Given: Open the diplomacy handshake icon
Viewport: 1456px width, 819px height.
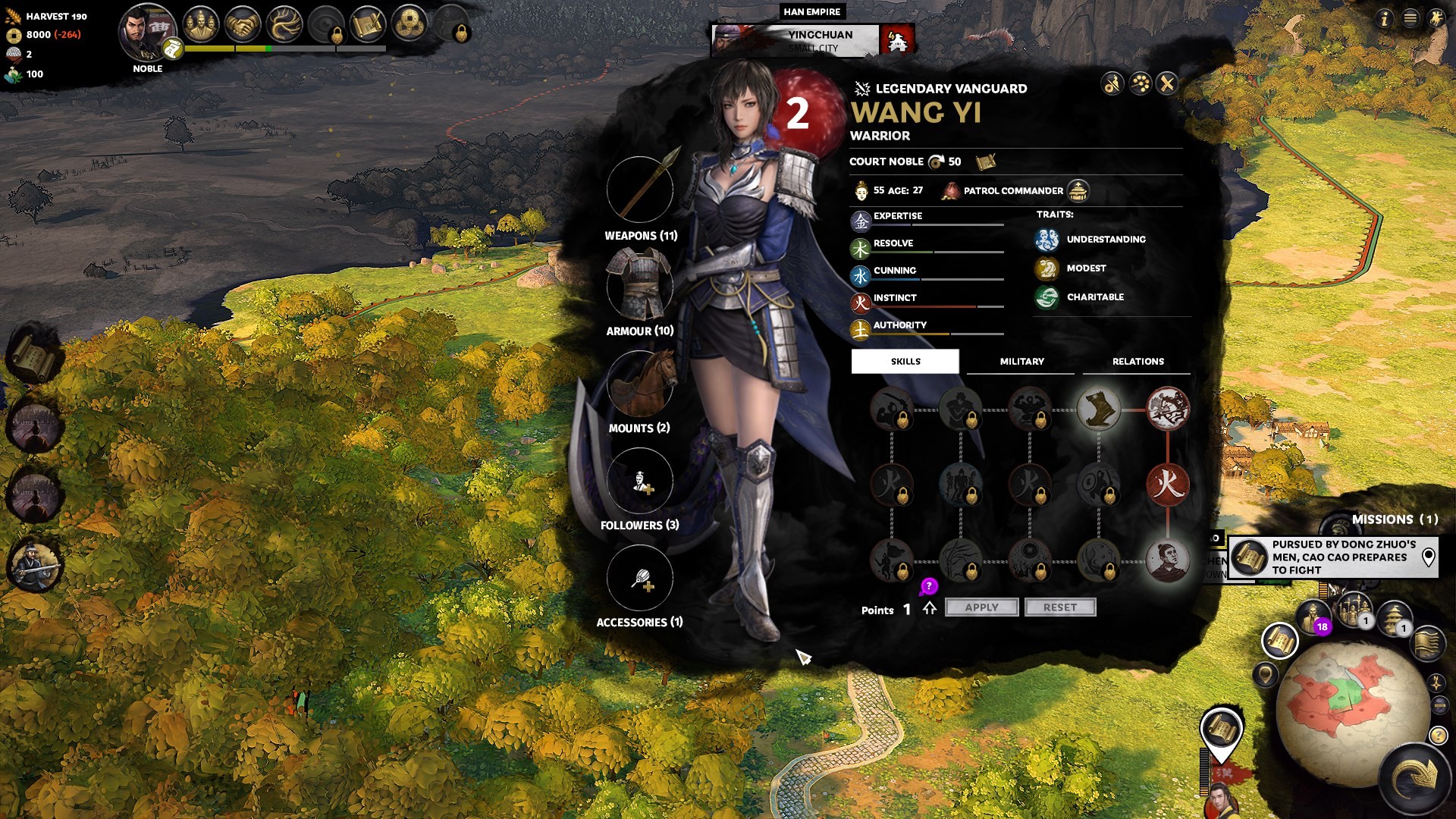Looking at the screenshot, I should click(x=243, y=26).
